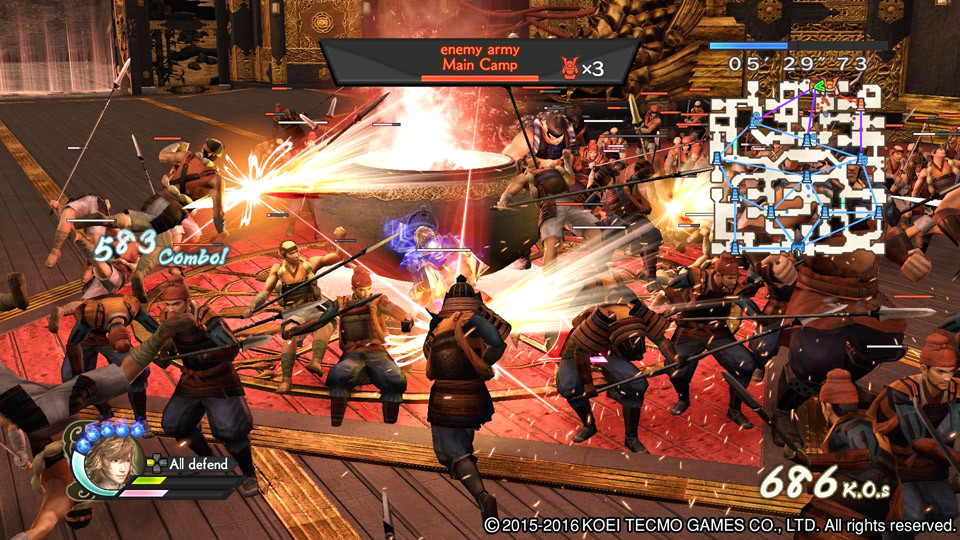Select the All defend command
The width and height of the screenshot is (960, 540).
(198, 464)
